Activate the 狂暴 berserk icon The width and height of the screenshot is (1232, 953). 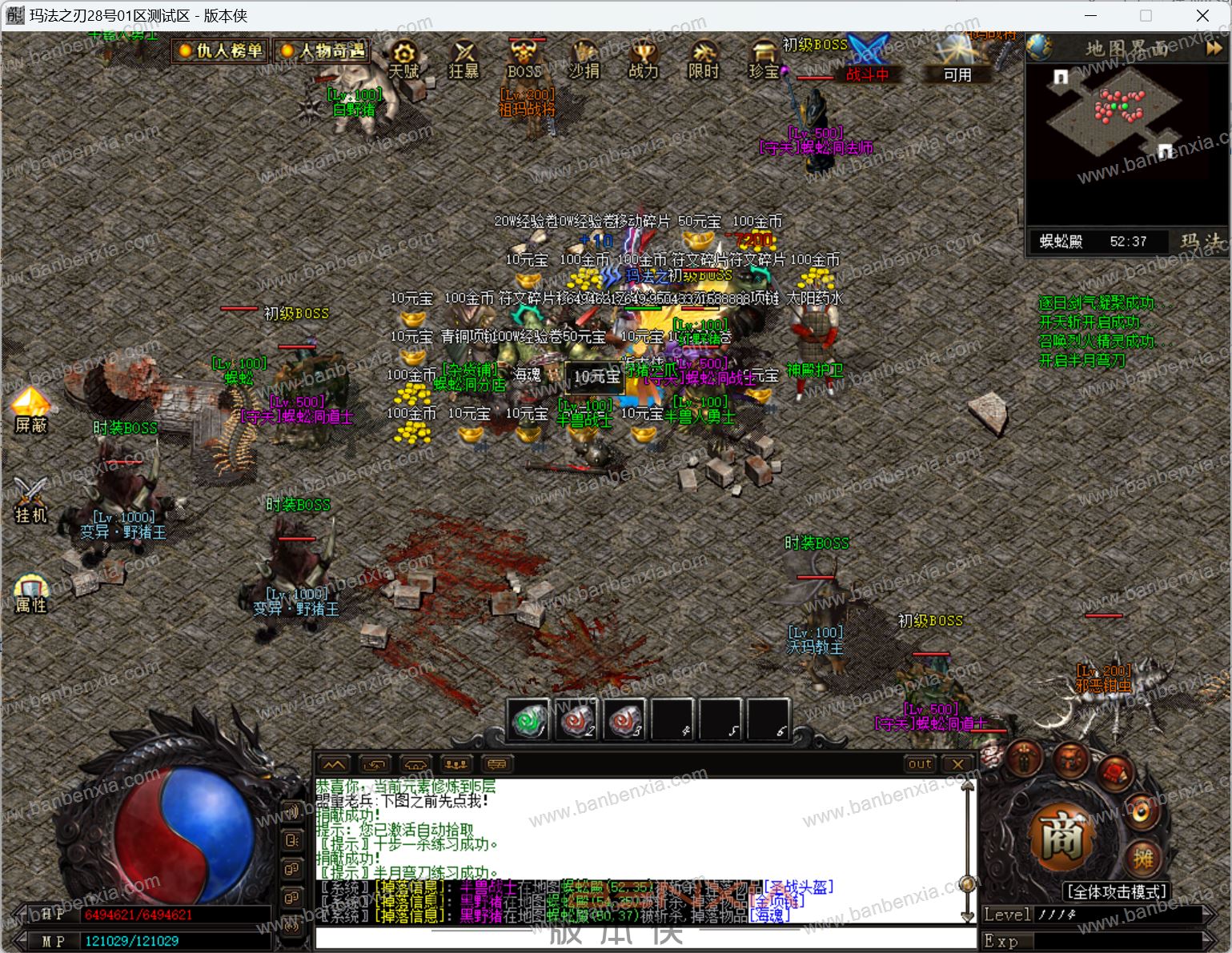(464, 59)
